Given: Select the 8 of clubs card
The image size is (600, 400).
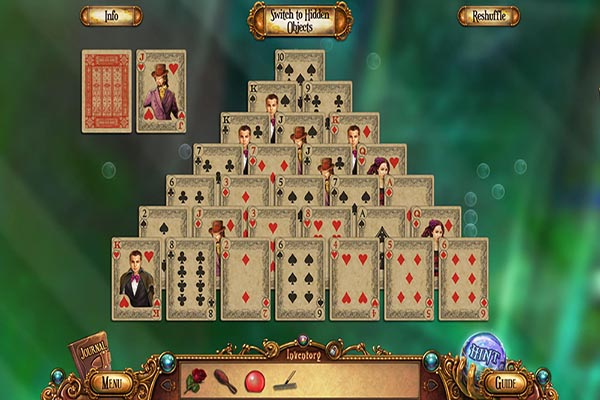Looking at the screenshot, I should [191, 279].
